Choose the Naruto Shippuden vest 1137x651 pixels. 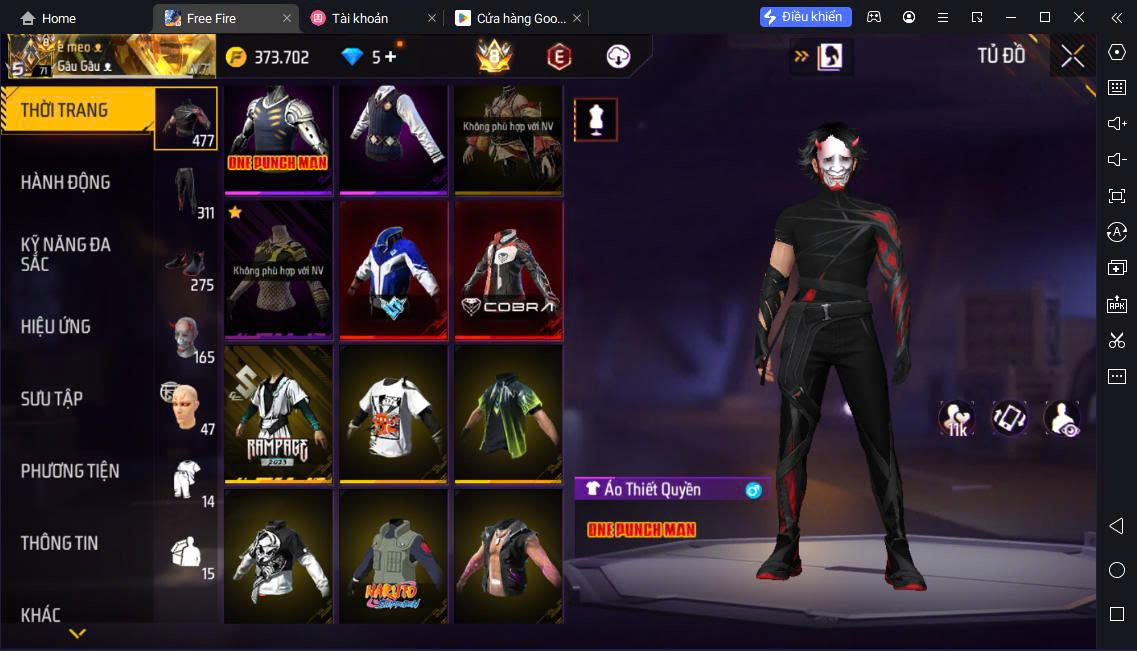point(393,556)
